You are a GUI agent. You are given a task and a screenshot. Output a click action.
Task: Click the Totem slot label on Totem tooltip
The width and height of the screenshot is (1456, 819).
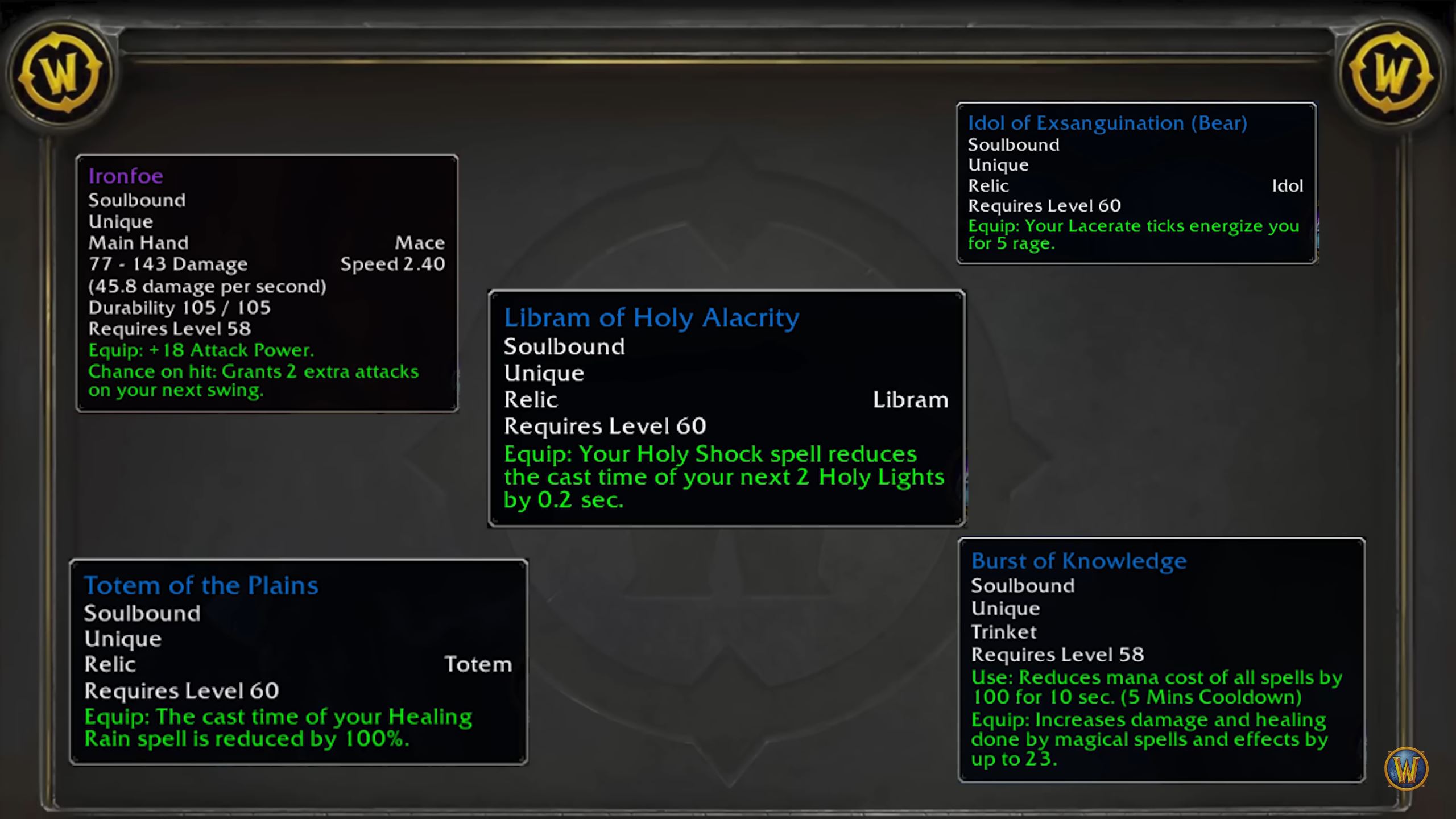[479, 664]
